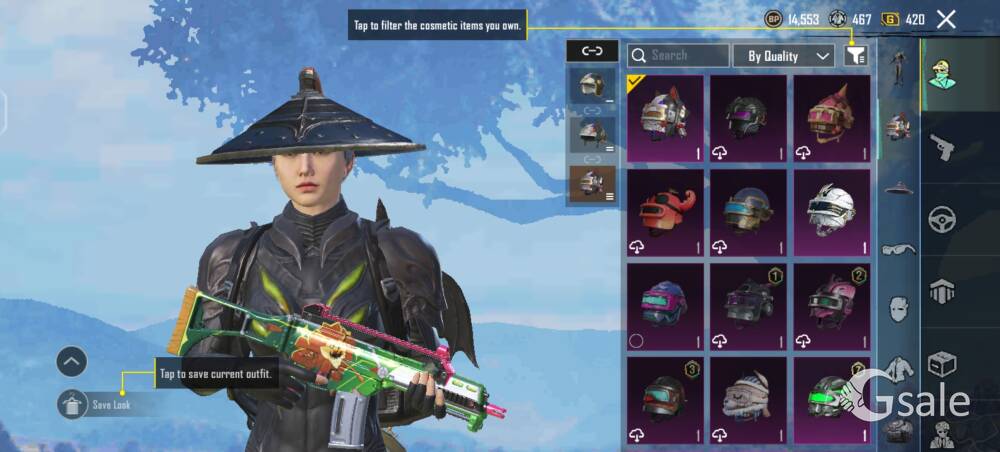The width and height of the screenshot is (1000, 452).
Task: Switch to the pistol weapon skins category
Action: click(942, 148)
